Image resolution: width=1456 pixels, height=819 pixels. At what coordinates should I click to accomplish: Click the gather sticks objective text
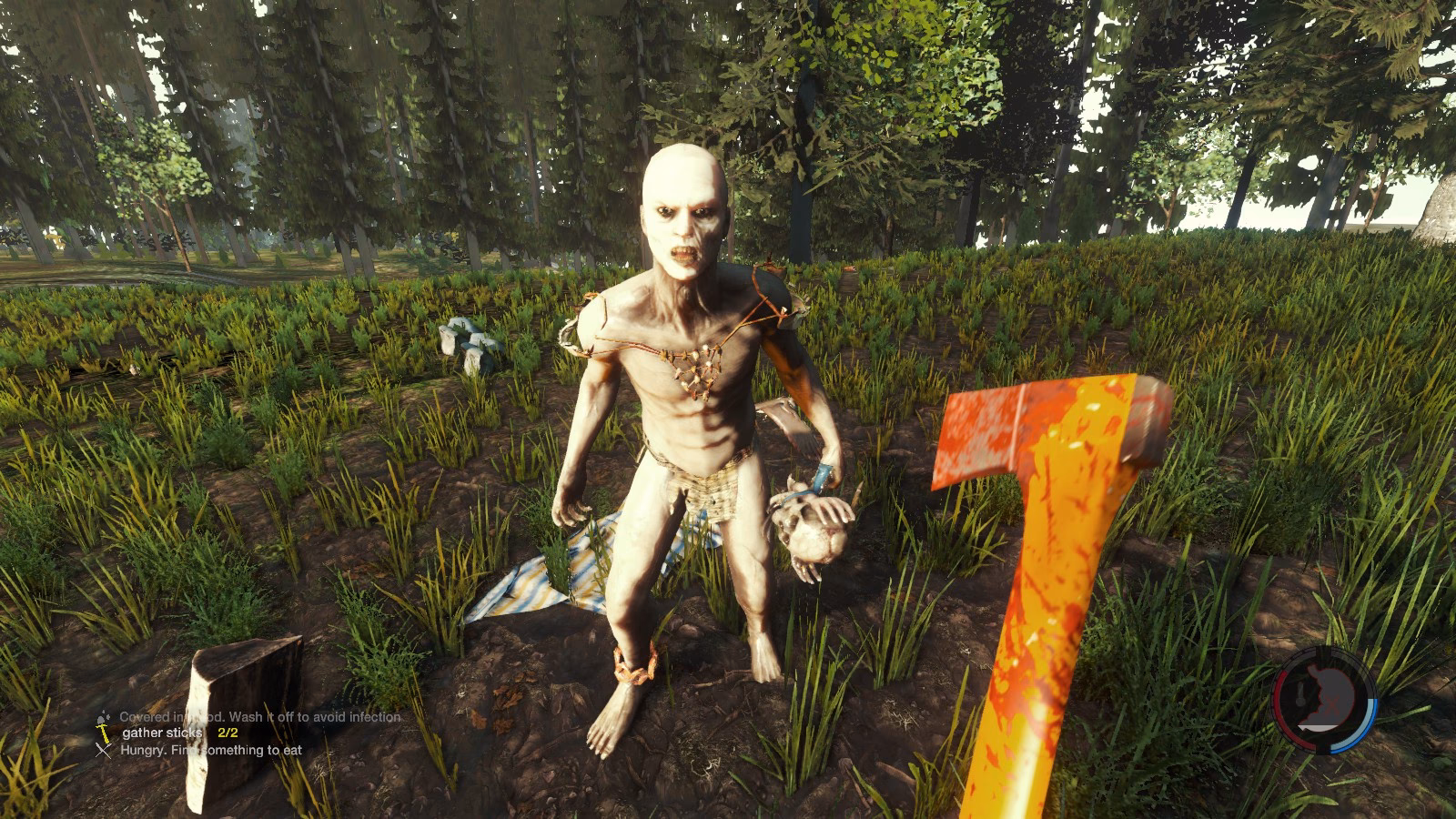point(159,733)
